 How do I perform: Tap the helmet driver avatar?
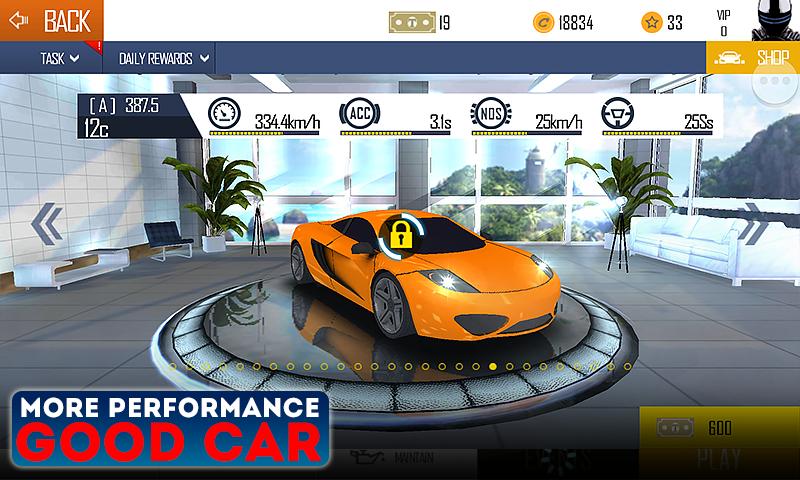[x=771, y=21]
